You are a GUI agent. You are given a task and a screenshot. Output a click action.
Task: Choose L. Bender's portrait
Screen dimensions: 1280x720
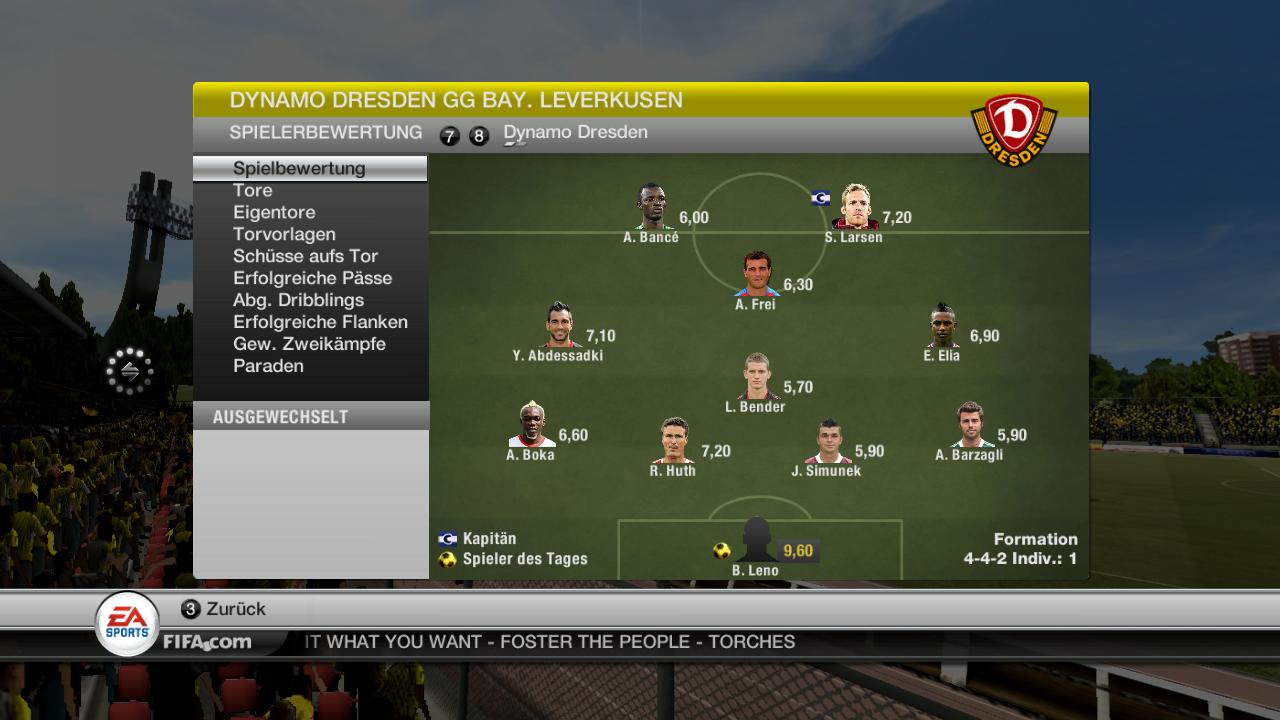pos(756,377)
